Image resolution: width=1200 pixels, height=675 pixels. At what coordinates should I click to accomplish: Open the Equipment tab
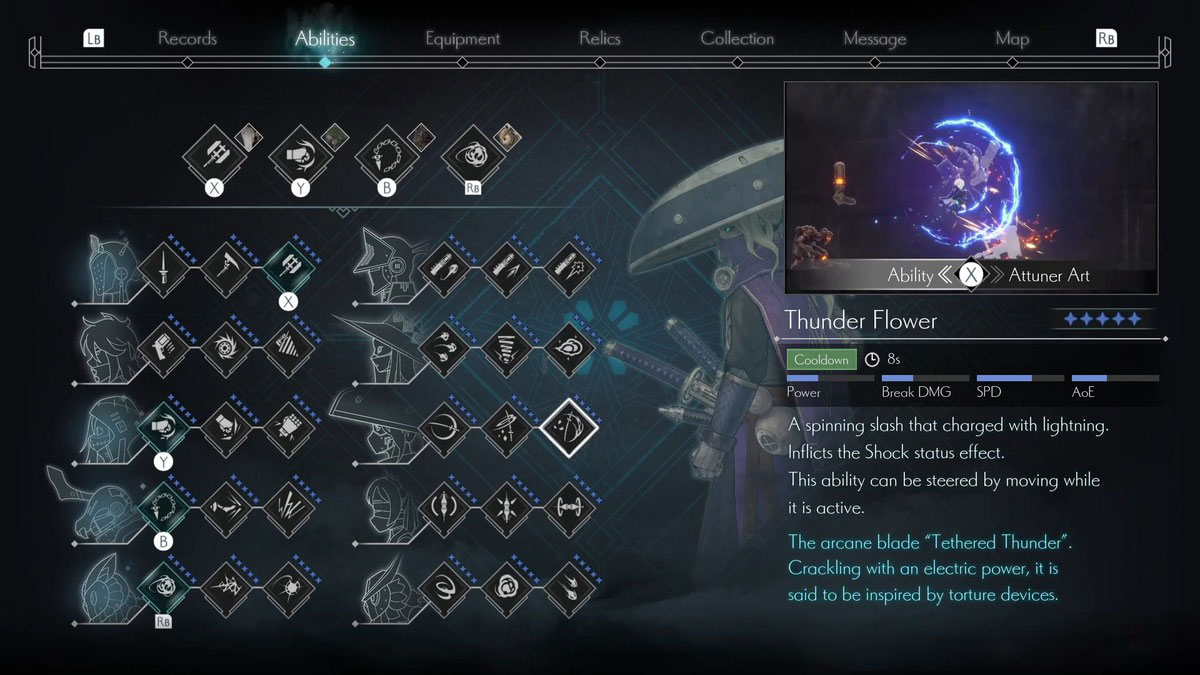(462, 39)
